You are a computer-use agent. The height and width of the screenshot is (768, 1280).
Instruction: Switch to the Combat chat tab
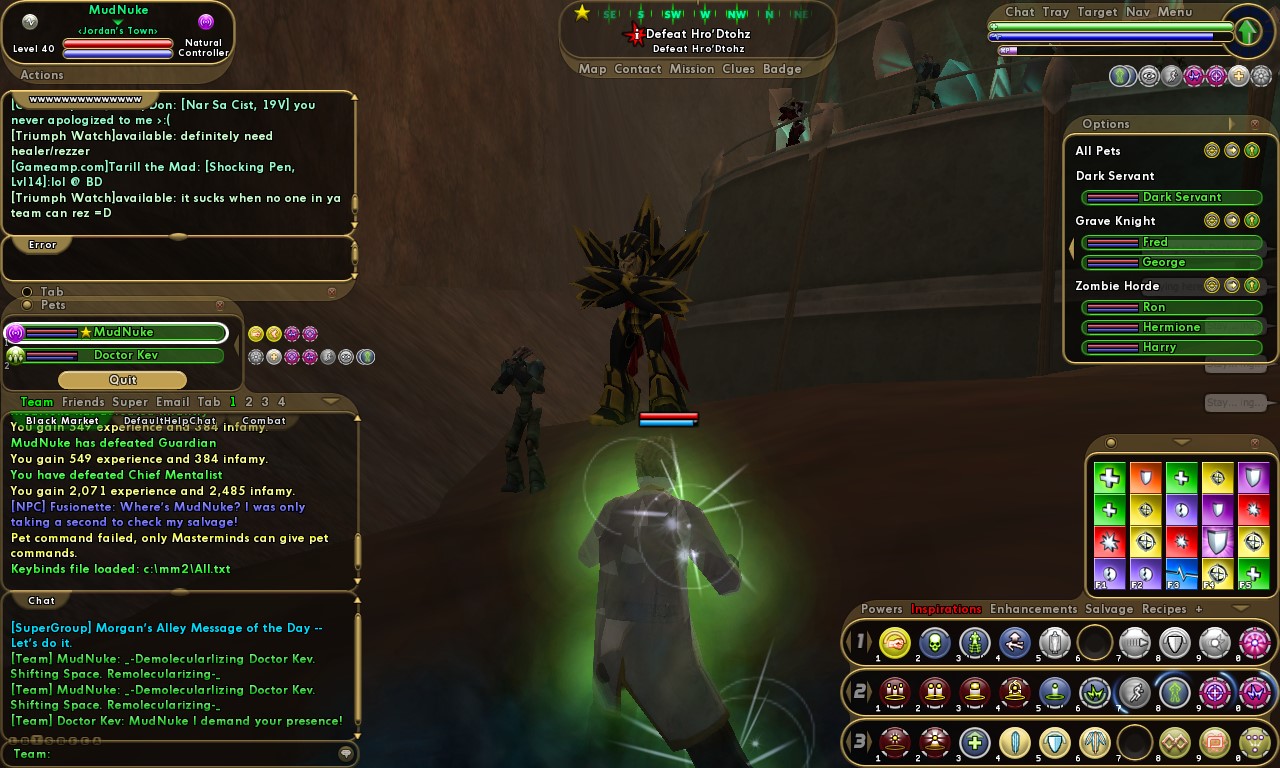(264, 421)
